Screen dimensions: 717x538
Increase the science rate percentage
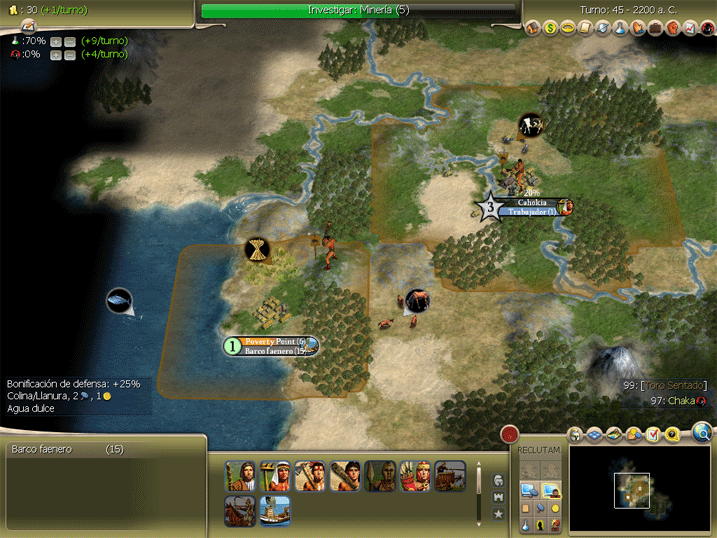(x=55, y=41)
